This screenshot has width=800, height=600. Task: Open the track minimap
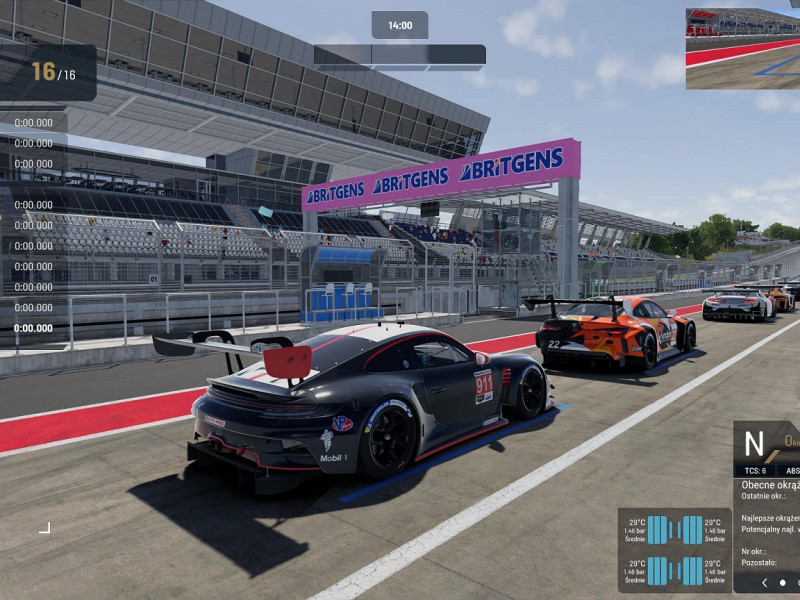742,49
